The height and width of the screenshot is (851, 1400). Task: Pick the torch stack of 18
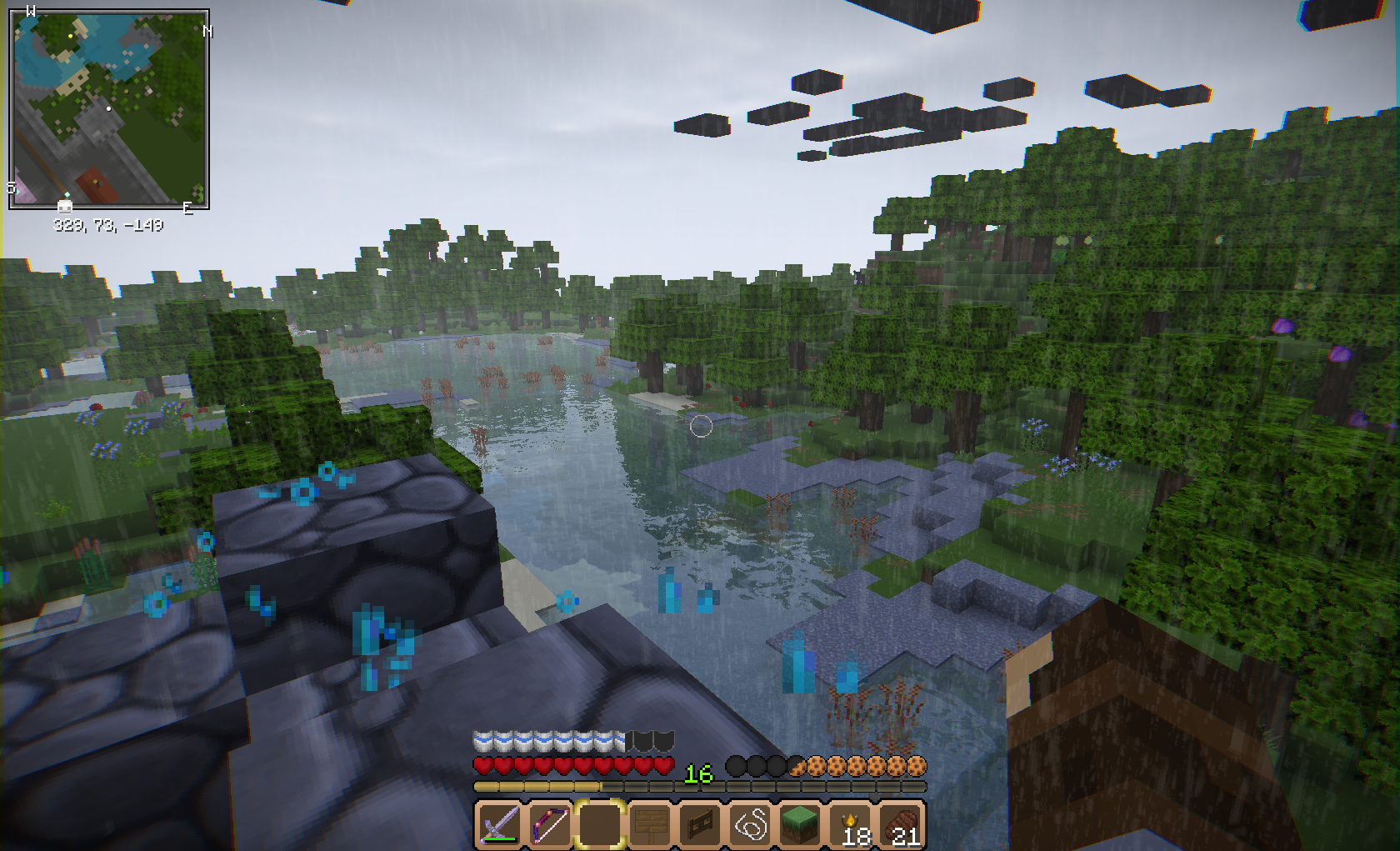click(852, 824)
